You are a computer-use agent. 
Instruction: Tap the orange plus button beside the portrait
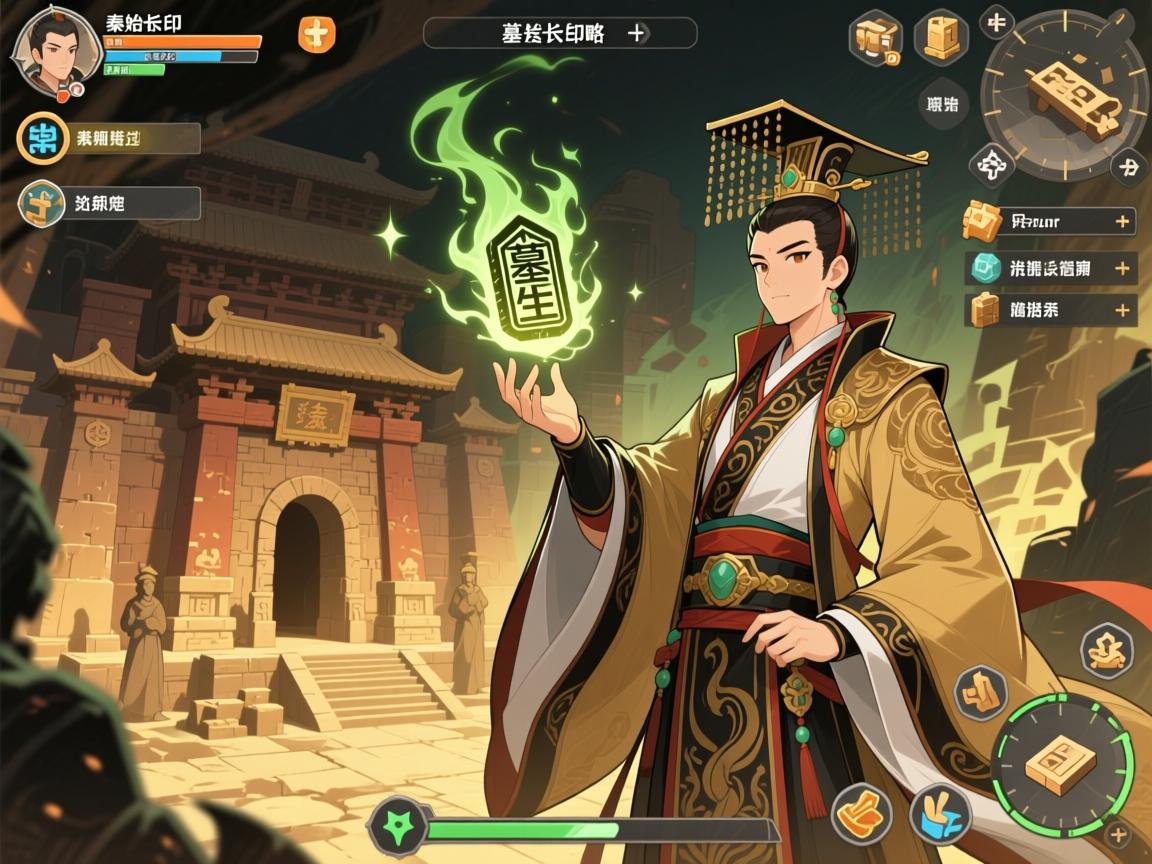(317, 34)
